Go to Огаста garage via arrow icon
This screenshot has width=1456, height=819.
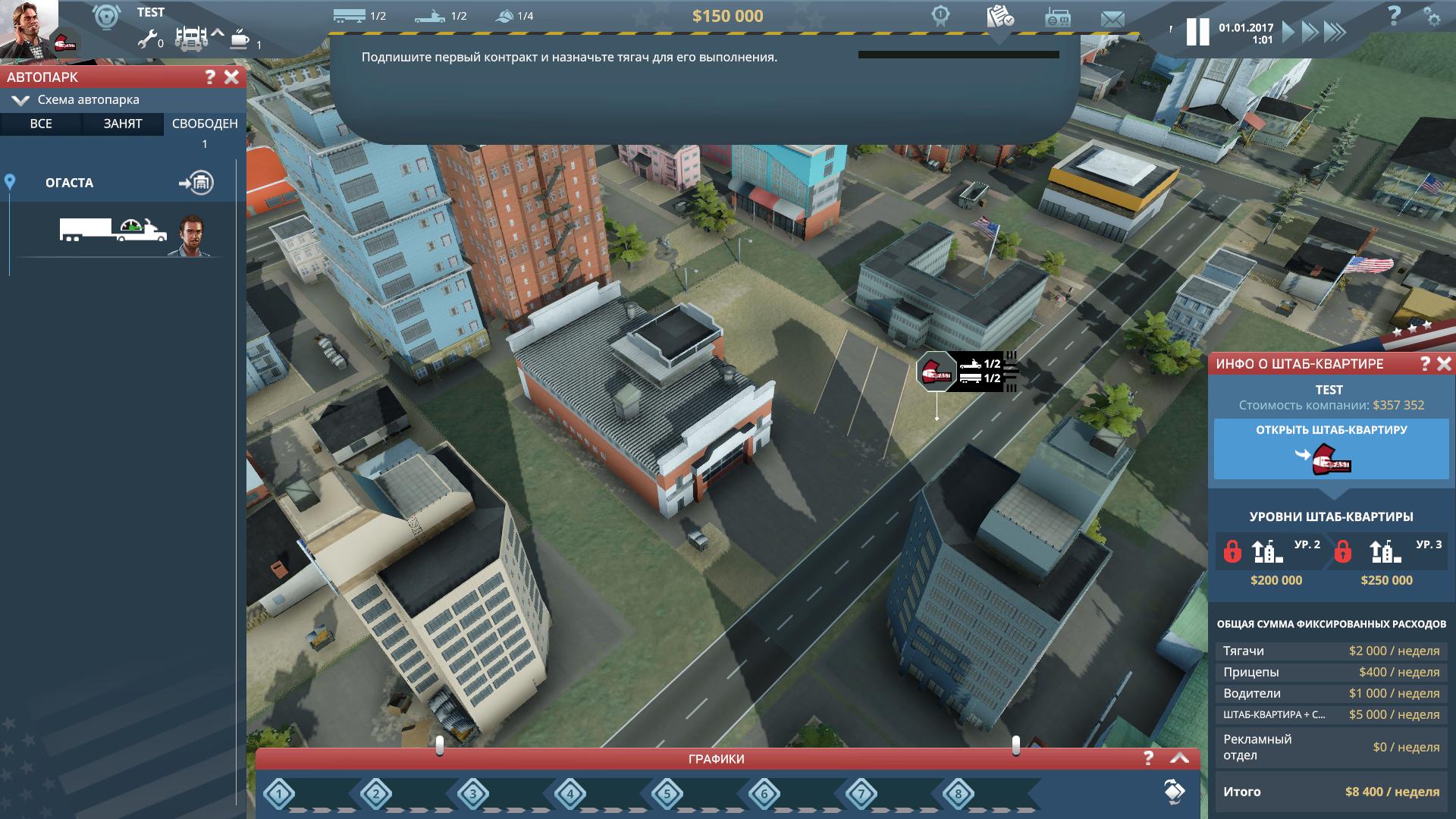(x=196, y=183)
